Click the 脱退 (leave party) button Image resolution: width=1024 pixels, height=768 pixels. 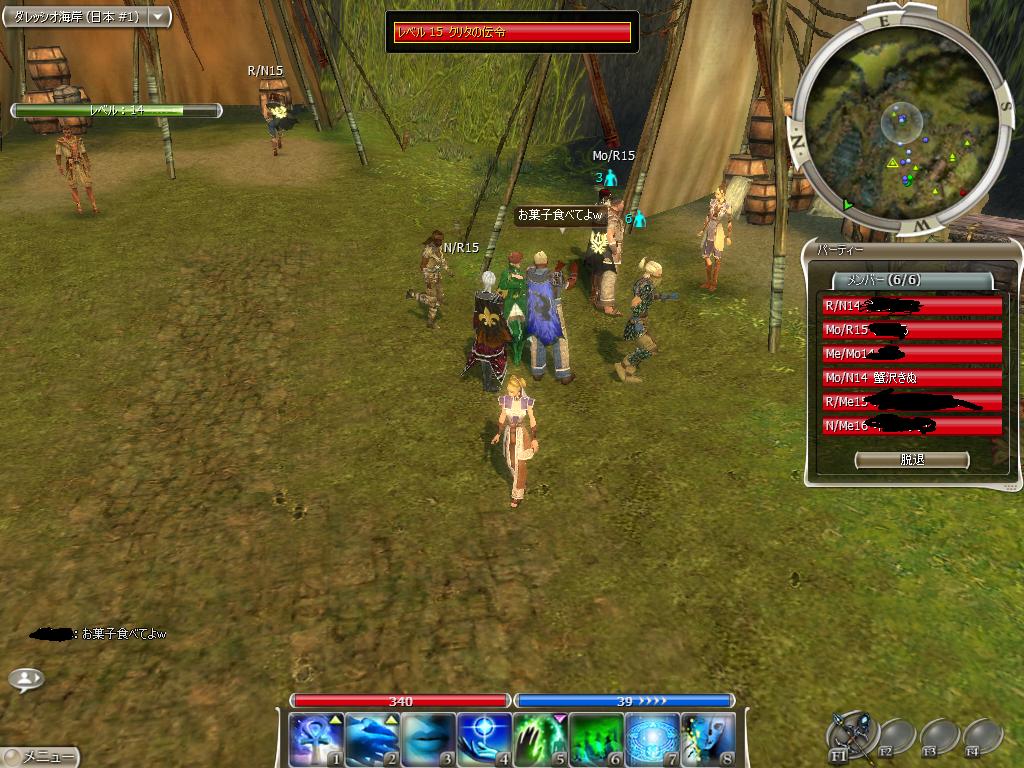(x=912, y=460)
